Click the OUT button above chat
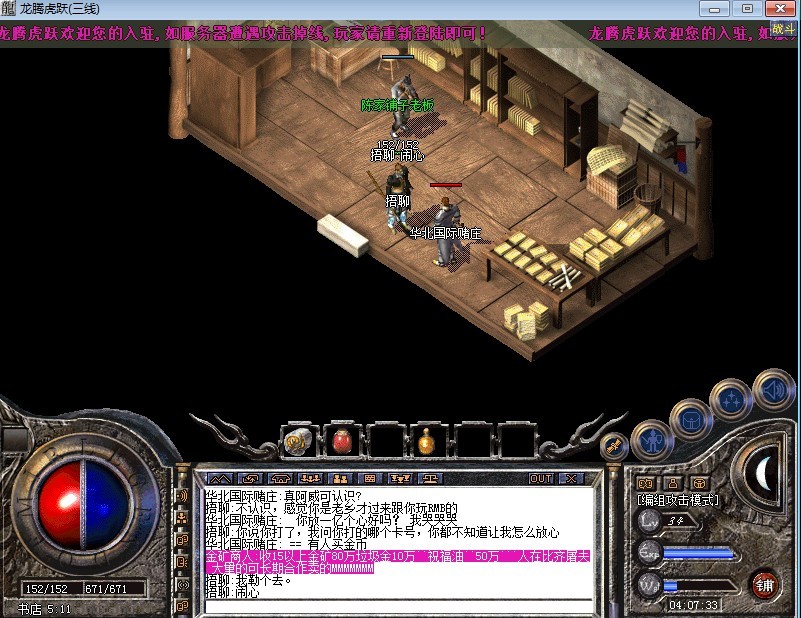This screenshot has height=618, width=801. (541, 479)
